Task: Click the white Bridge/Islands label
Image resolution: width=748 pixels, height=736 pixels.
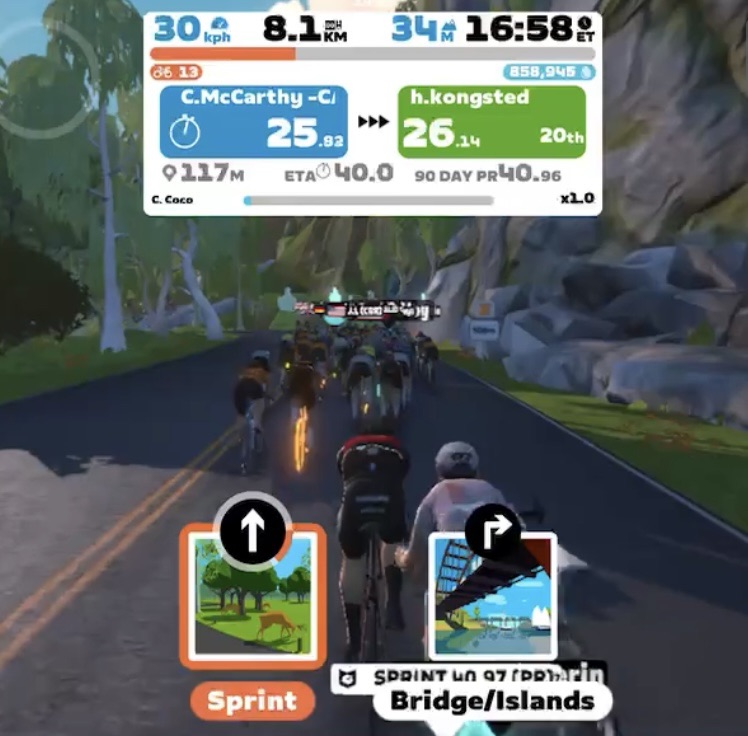Action: click(x=490, y=700)
